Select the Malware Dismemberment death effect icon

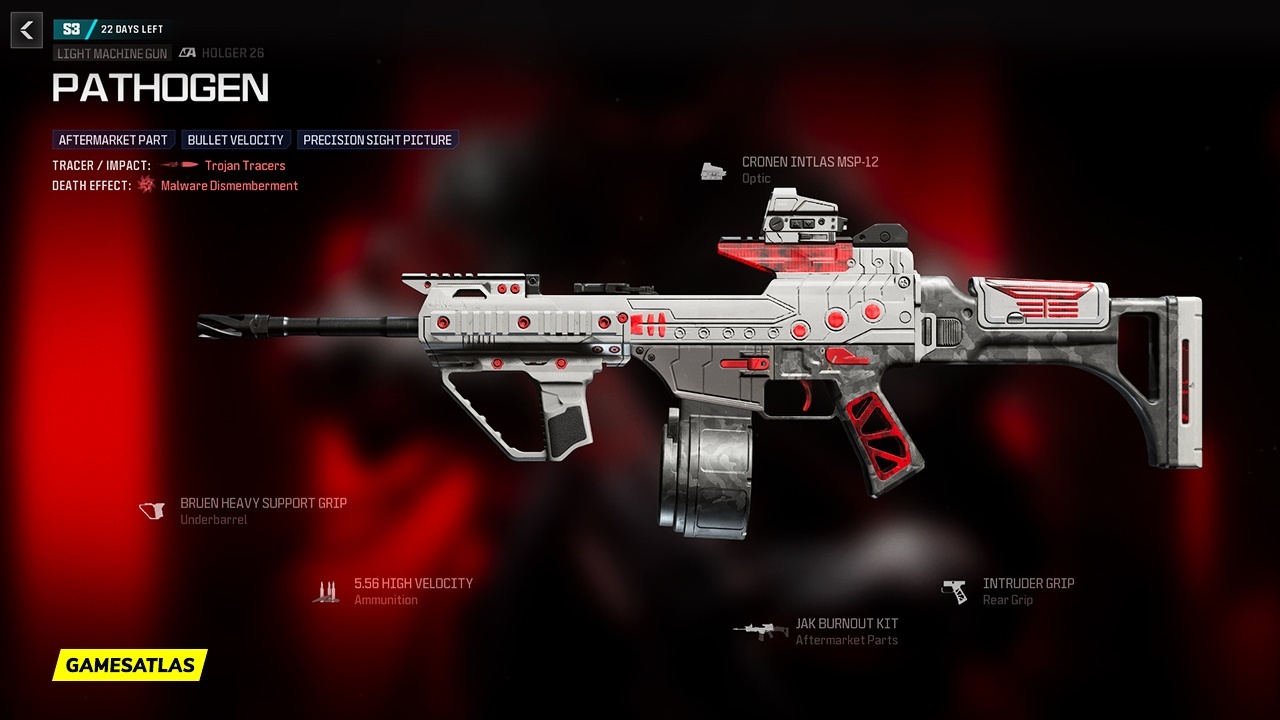click(144, 185)
